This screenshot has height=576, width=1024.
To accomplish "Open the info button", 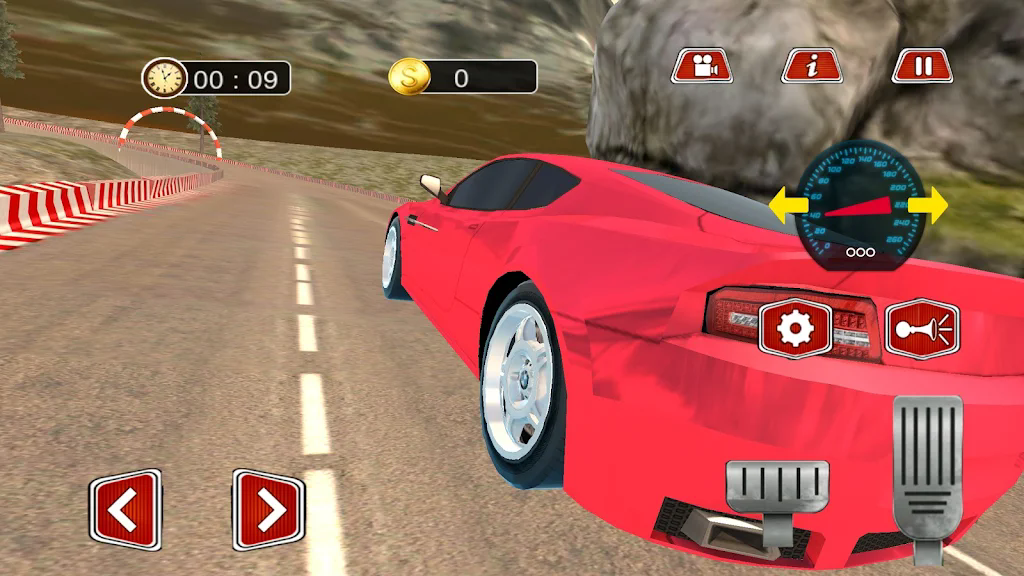I will [812, 66].
